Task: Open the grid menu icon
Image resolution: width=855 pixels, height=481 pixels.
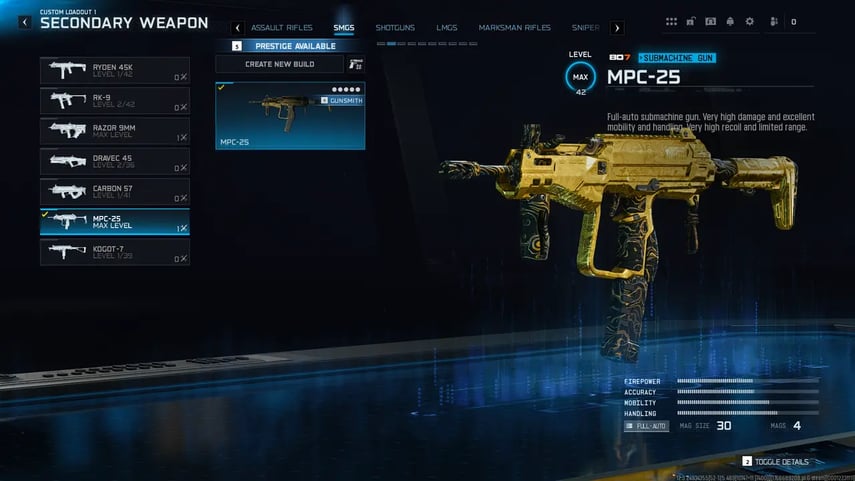Action: point(671,21)
